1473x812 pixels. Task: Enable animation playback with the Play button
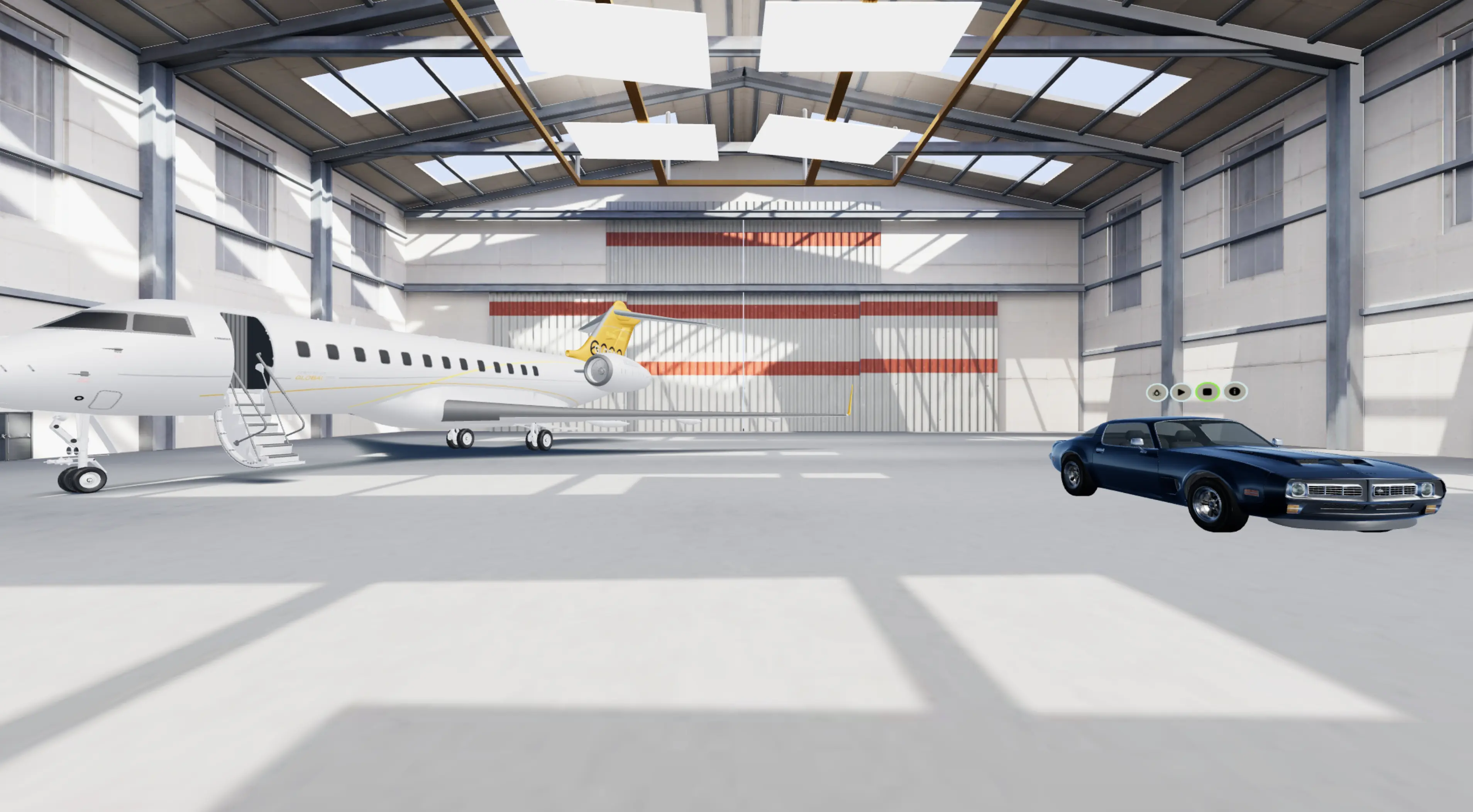1182,392
